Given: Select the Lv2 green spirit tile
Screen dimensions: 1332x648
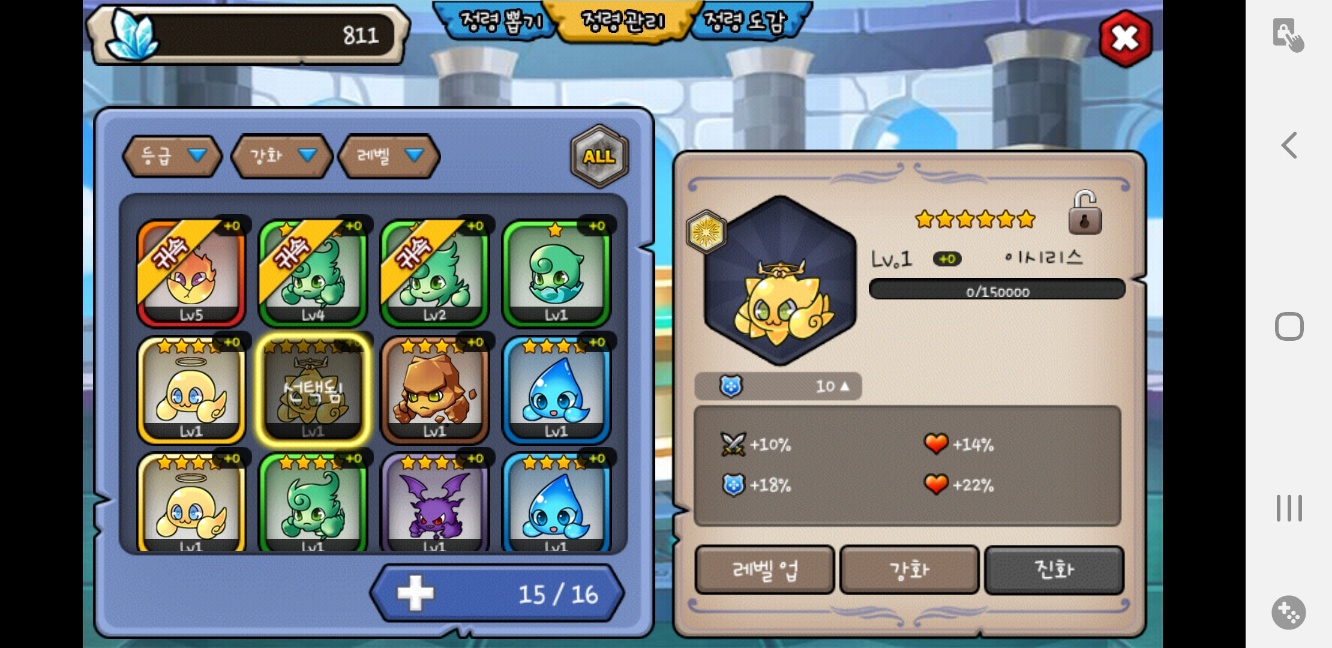Looking at the screenshot, I should (434, 273).
